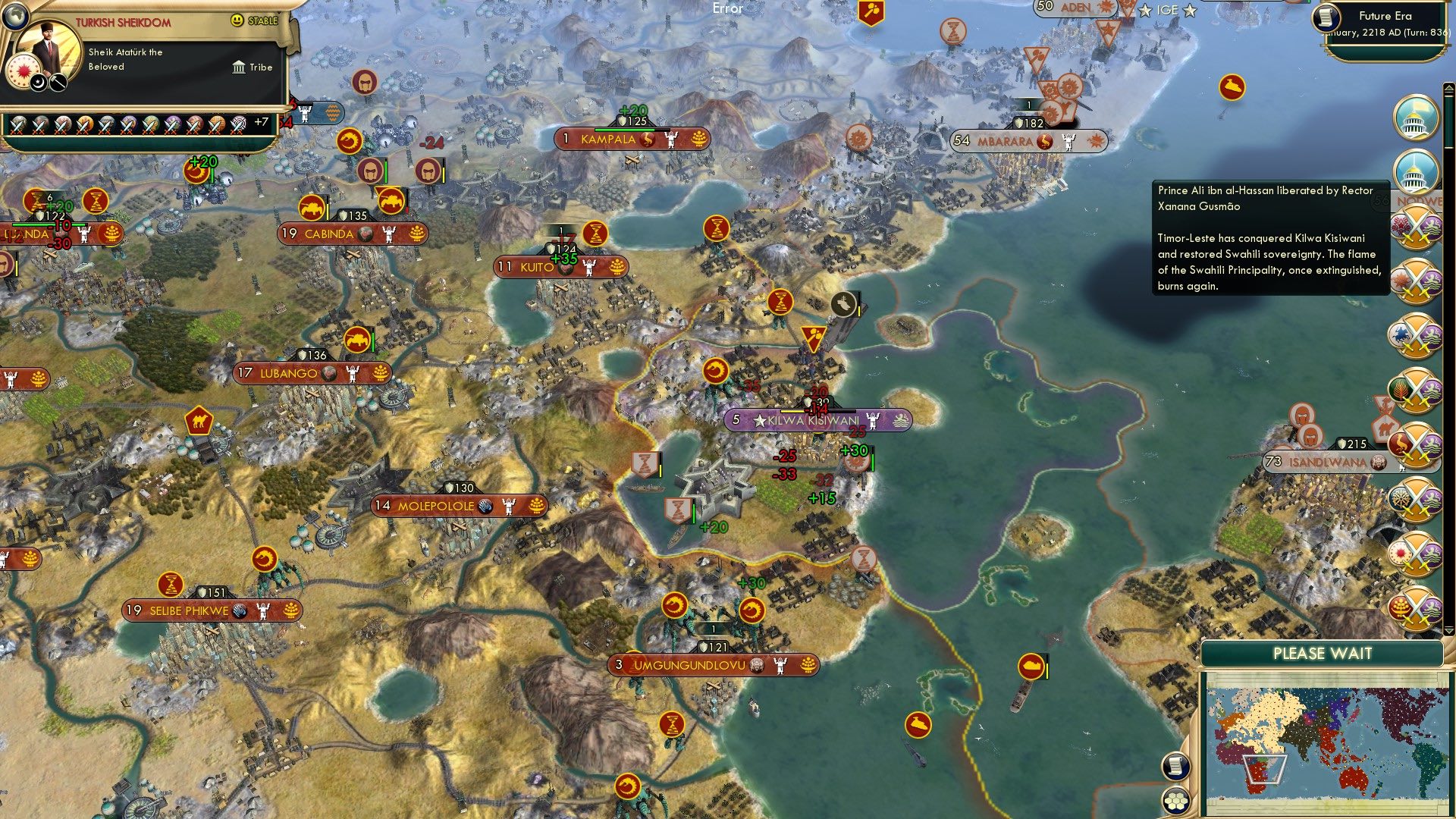Click the crescent religion icon on the leader seal
The width and height of the screenshot is (1456, 819).
38,83
